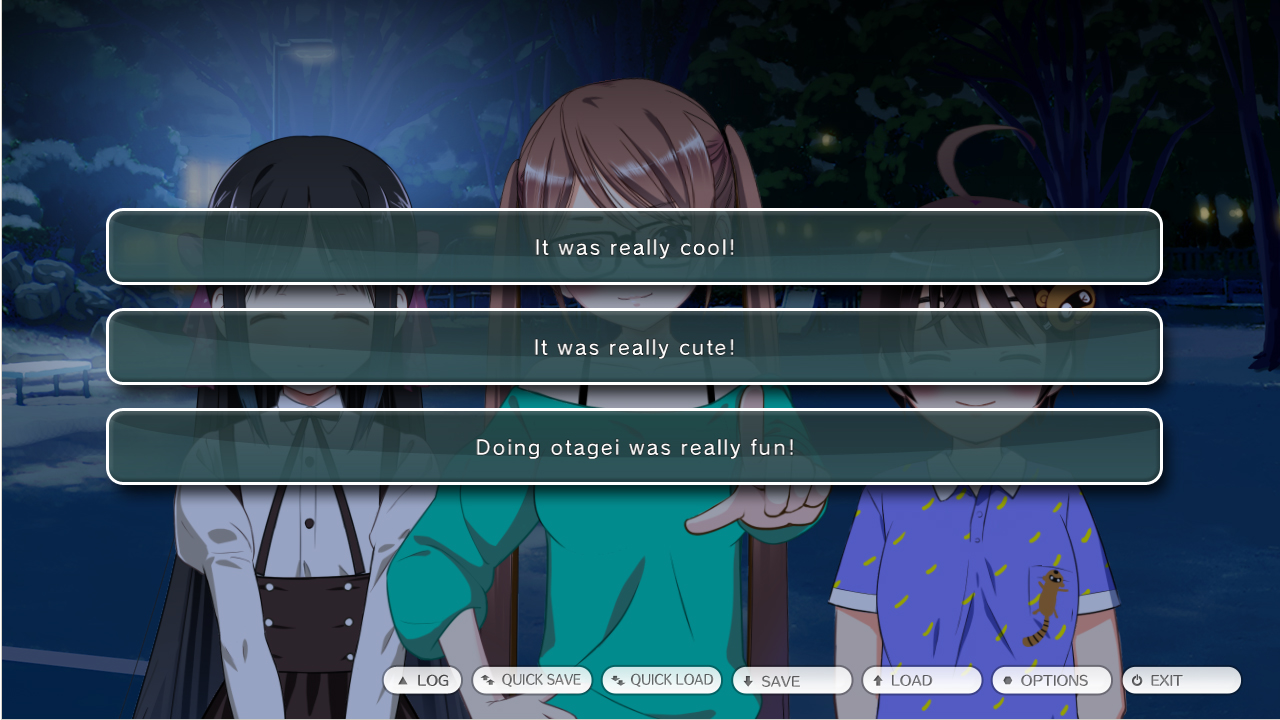Open the OPTIONS menu
This screenshot has width=1280, height=720.
point(1051,680)
